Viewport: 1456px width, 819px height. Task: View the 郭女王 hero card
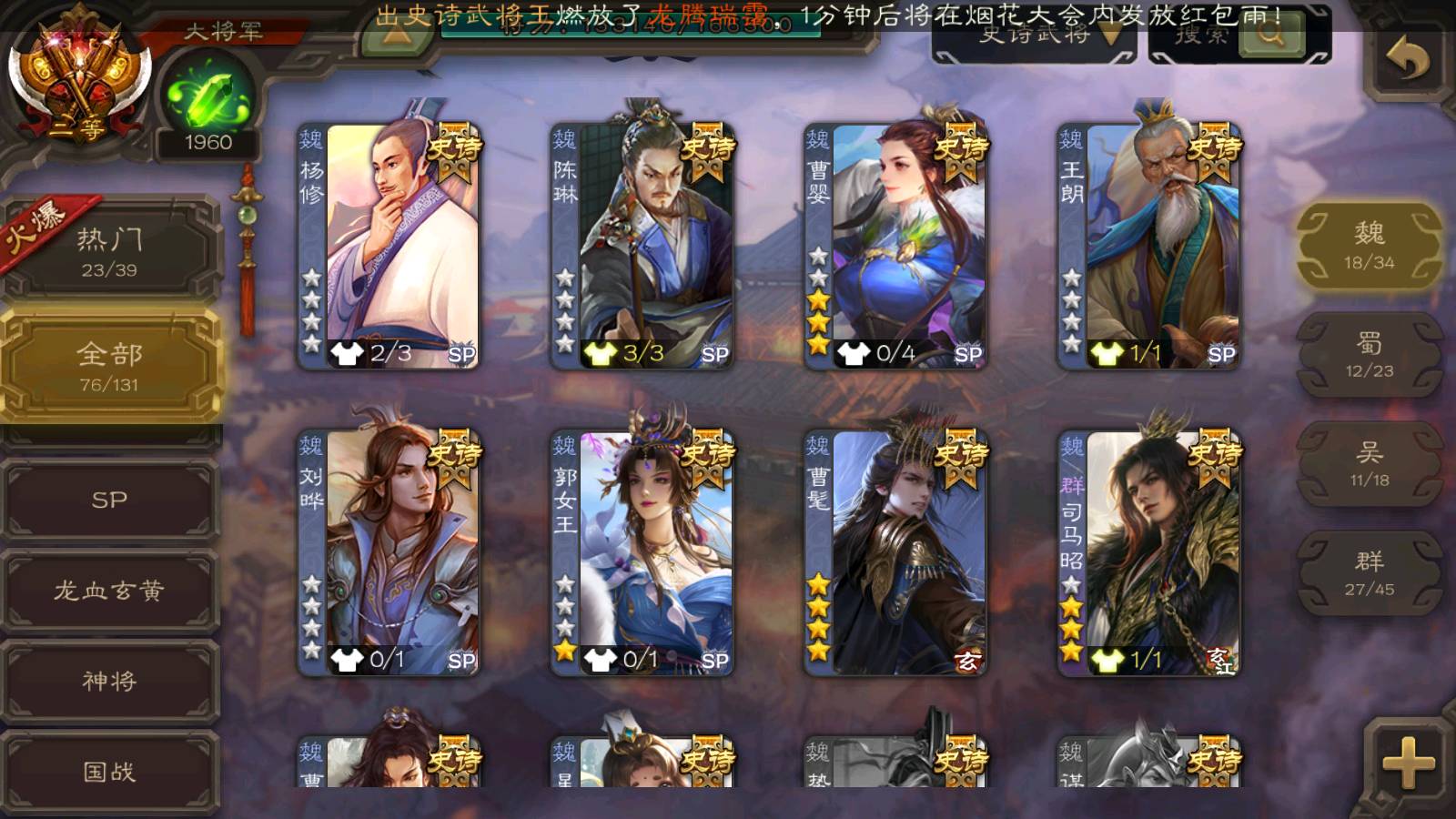pyautogui.click(x=642, y=552)
